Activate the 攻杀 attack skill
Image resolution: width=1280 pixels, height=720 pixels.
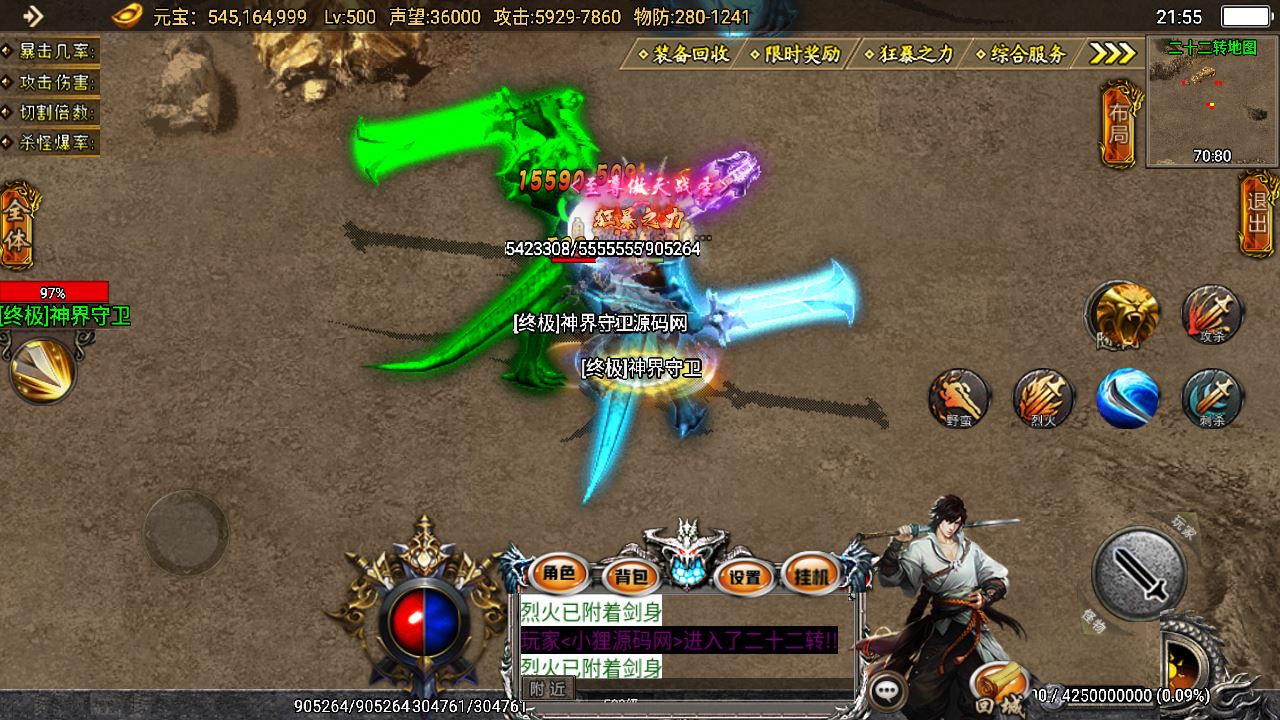[x=1212, y=313]
